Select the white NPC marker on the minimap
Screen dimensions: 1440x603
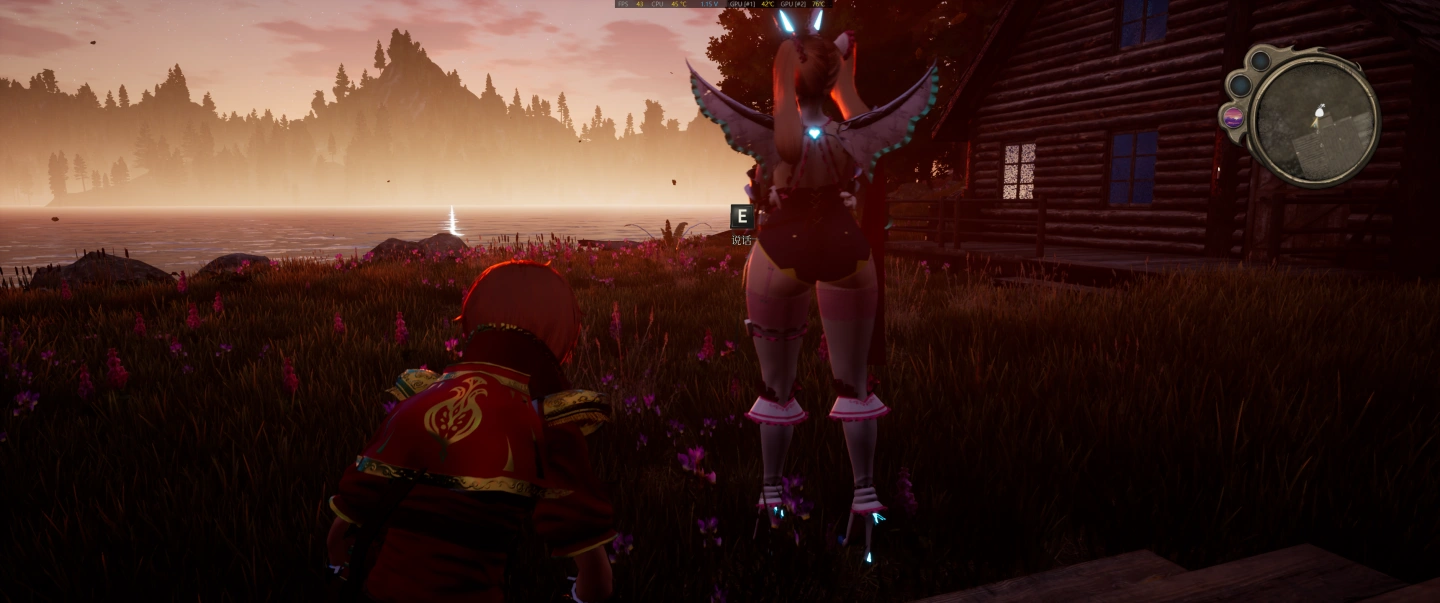click(x=1318, y=110)
